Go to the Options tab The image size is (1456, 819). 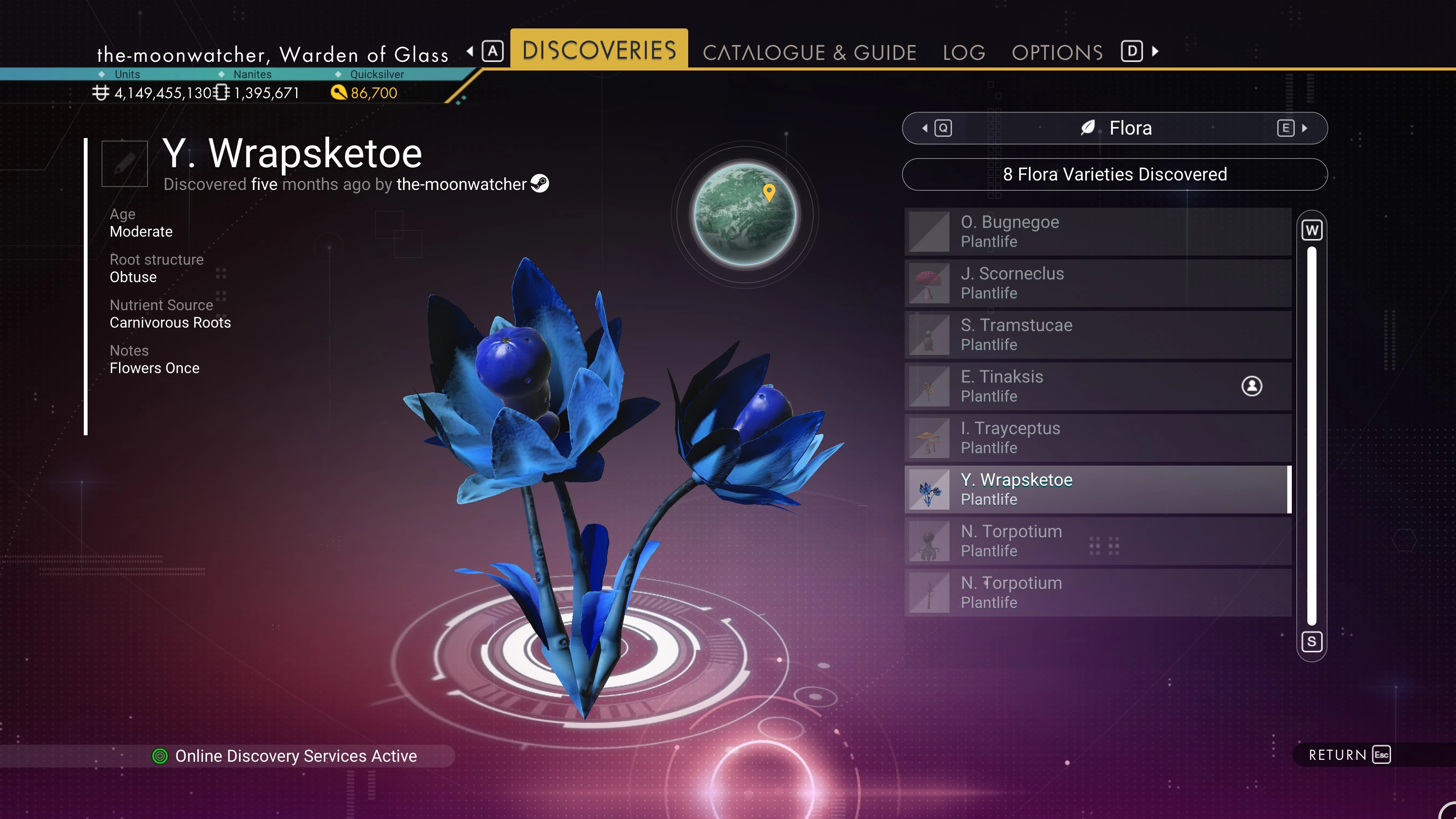click(1057, 53)
